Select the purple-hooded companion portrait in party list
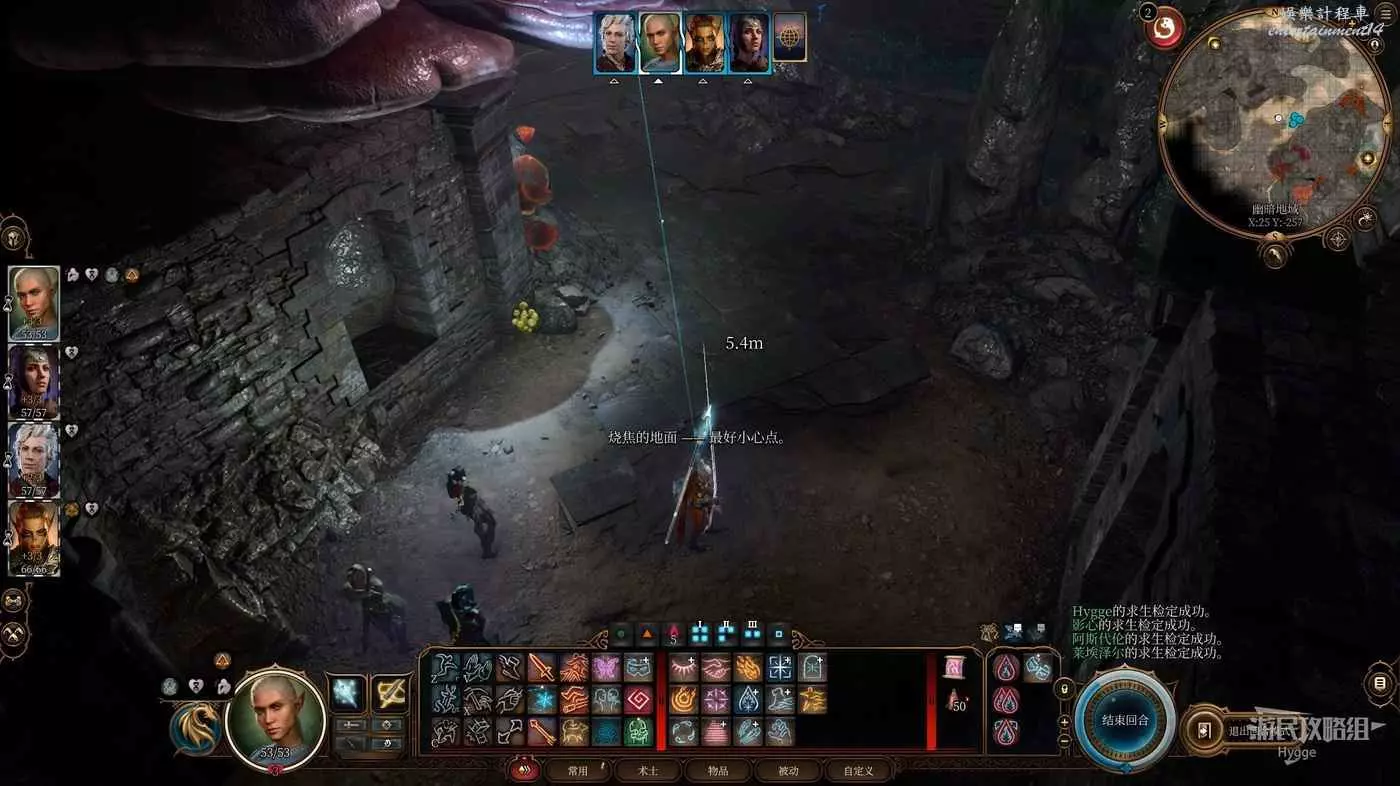The height and width of the screenshot is (786, 1400). [33, 382]
